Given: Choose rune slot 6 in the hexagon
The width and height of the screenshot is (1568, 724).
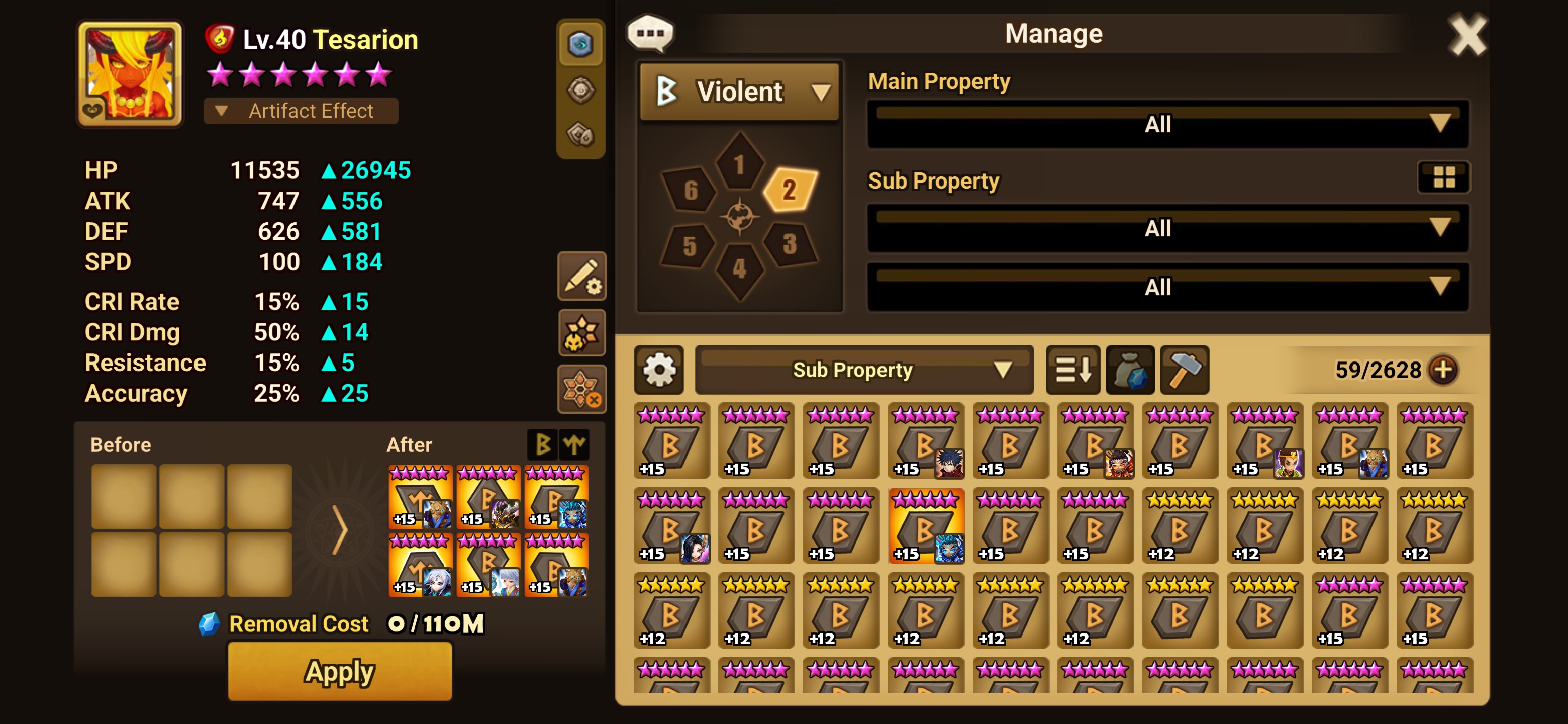Looking at the screenshot, I should coord(690,190).
